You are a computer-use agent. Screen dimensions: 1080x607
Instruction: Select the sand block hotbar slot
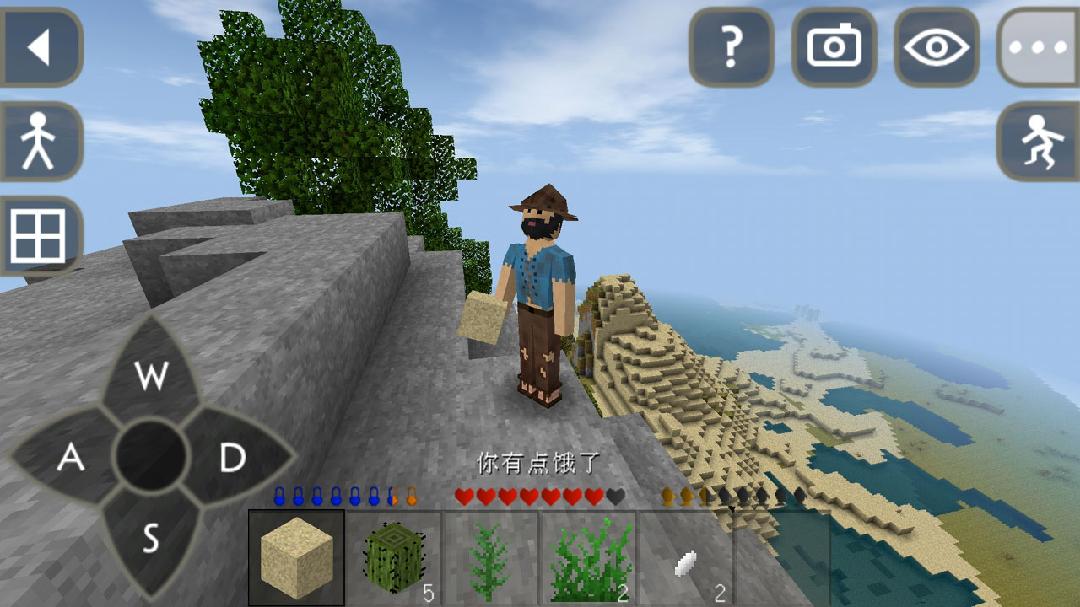click(x=296, y=558)
